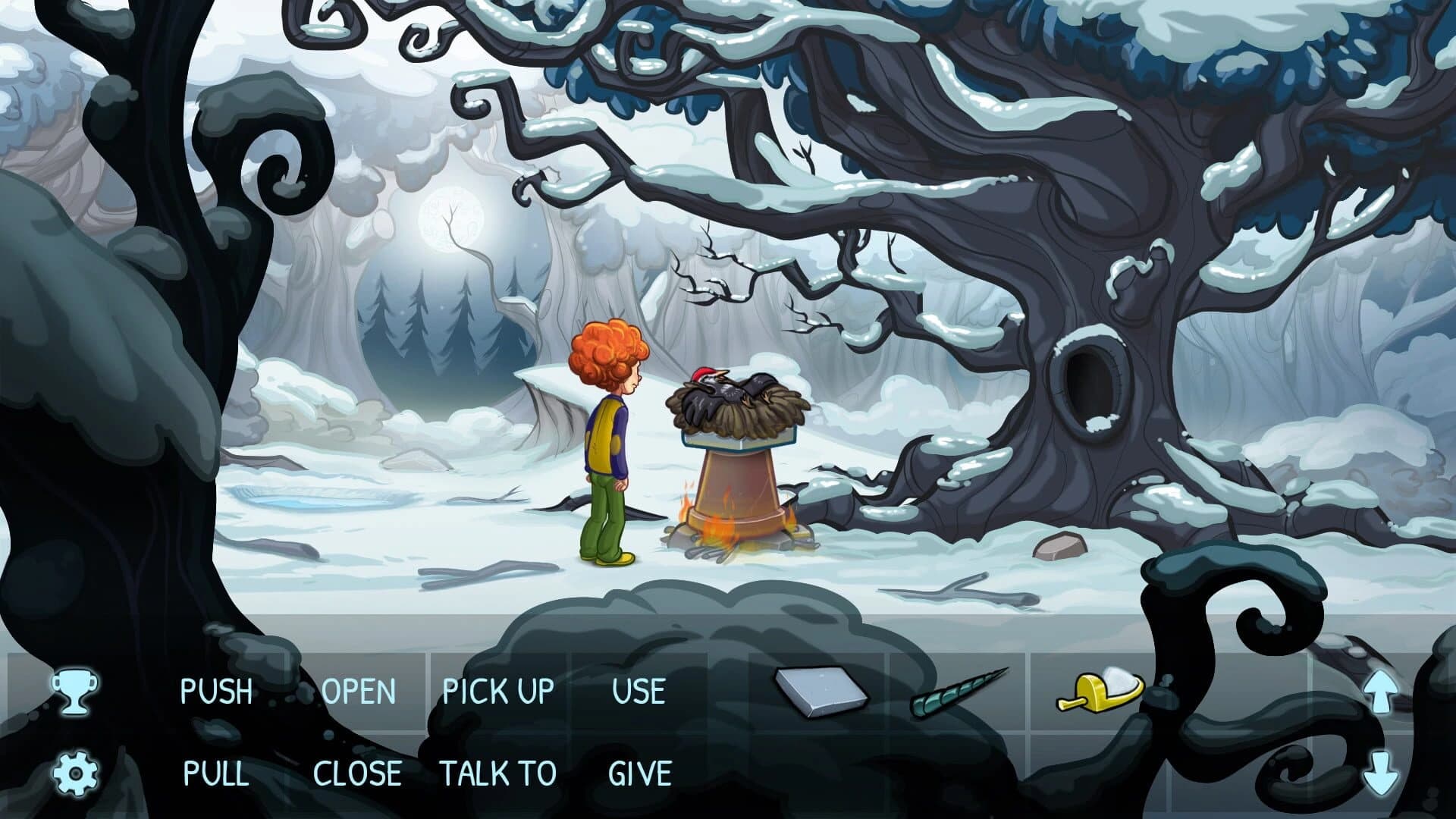Choose the OPEN verb
Image resolution: width=1456 pixels, height=819 pixels.
[359, 692]
